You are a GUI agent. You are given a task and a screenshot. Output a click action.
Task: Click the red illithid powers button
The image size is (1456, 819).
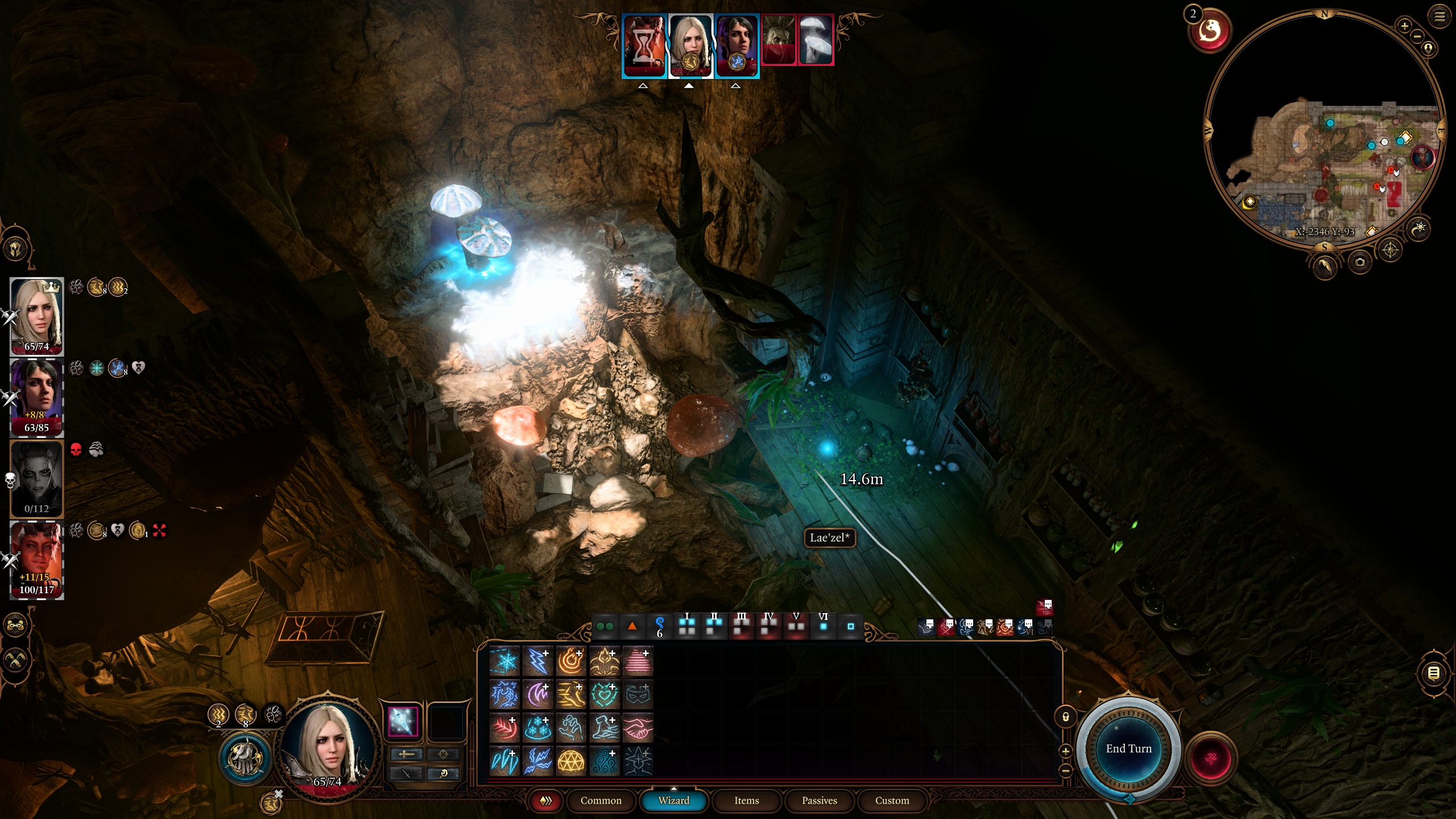coord(1211,759)
